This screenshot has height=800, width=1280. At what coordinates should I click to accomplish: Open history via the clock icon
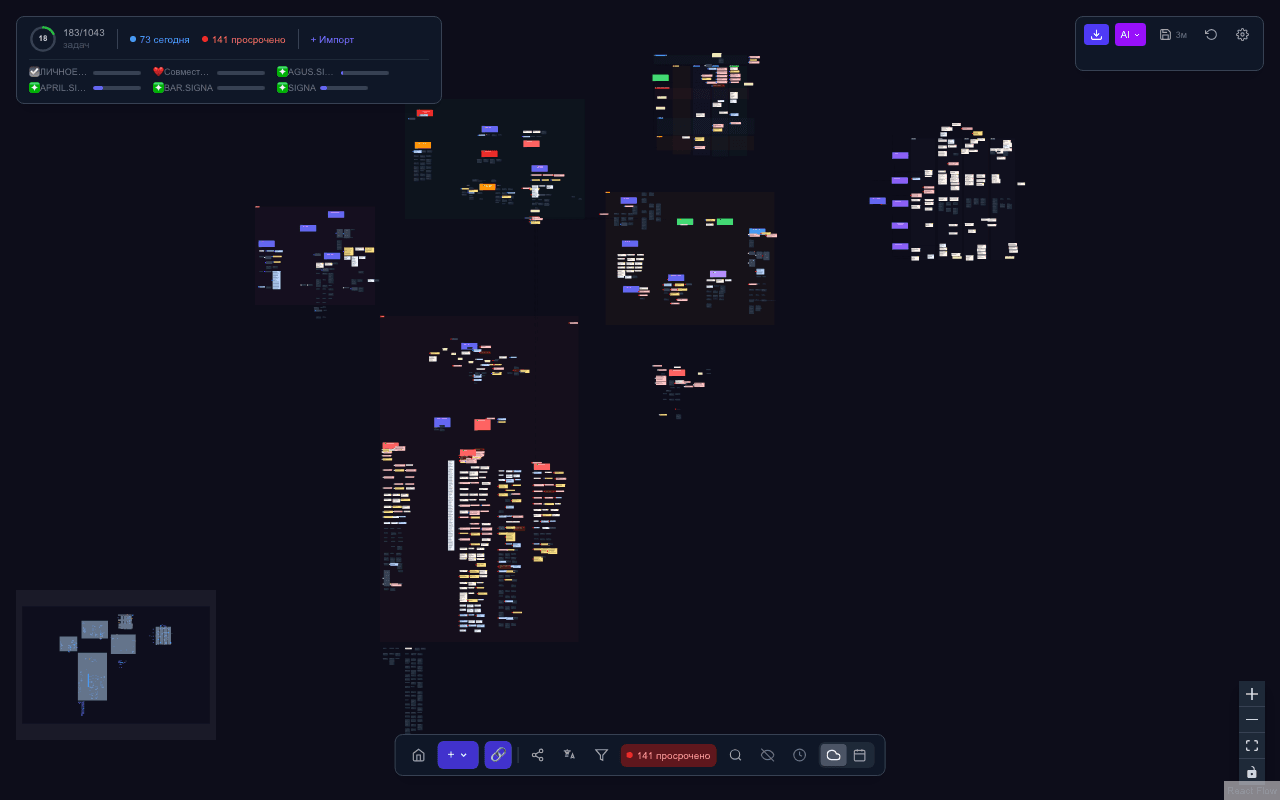(x=799, y=755)
